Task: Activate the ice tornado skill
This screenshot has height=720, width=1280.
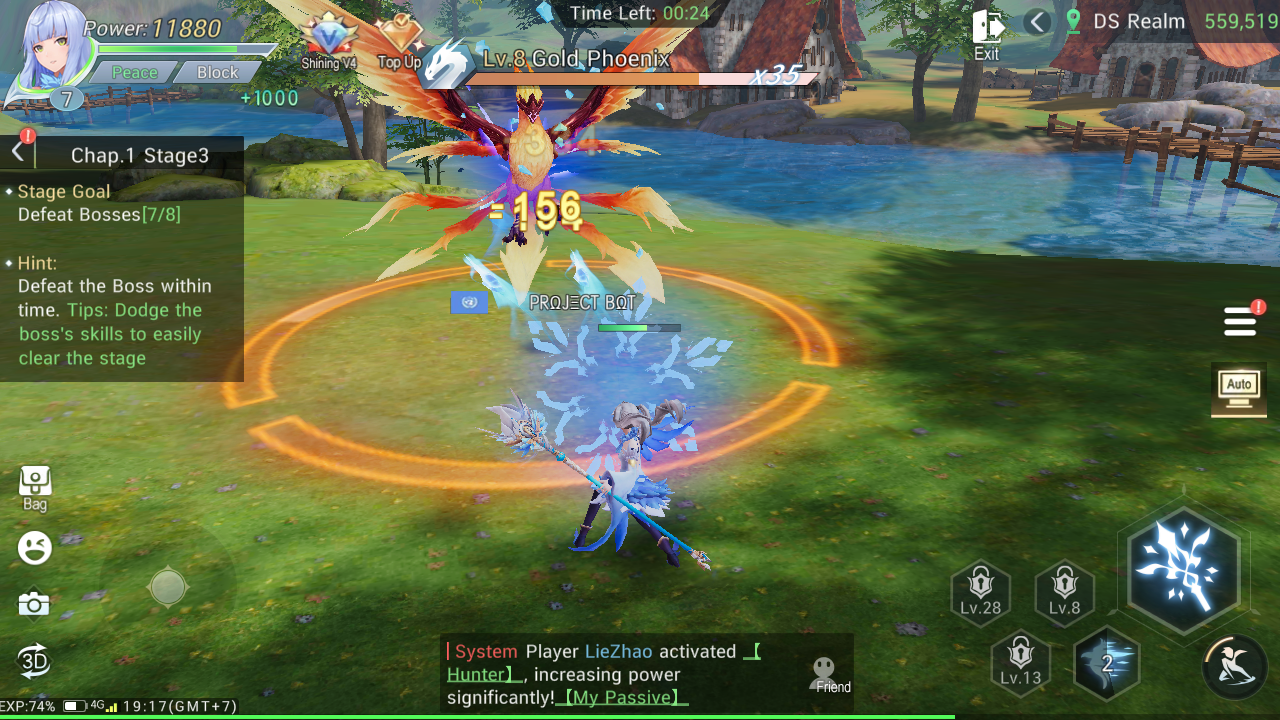Action: point(1107,663)
